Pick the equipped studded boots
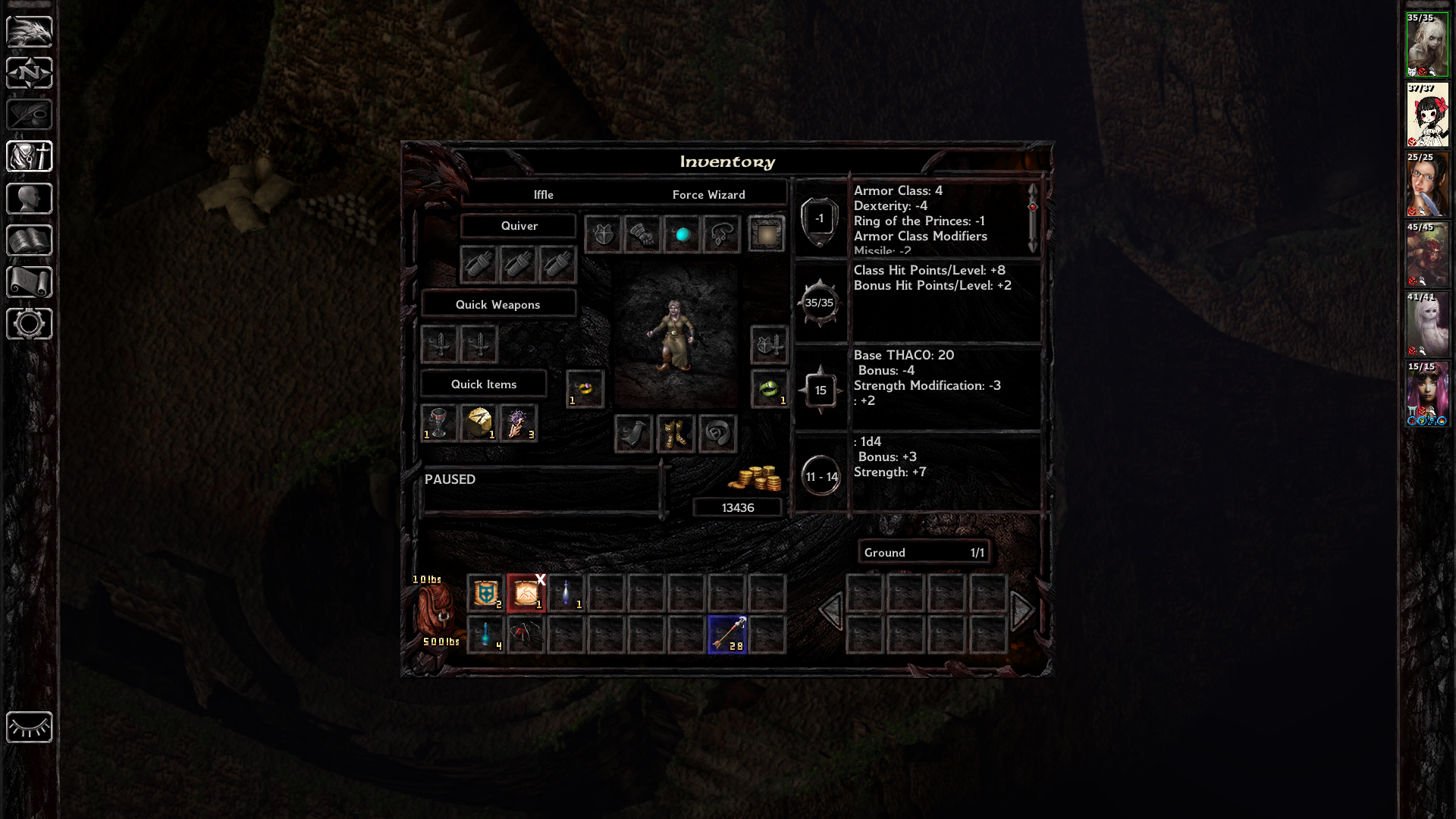Image resolution: width=1456 pixels, height=819 pixels. (675, 434)
